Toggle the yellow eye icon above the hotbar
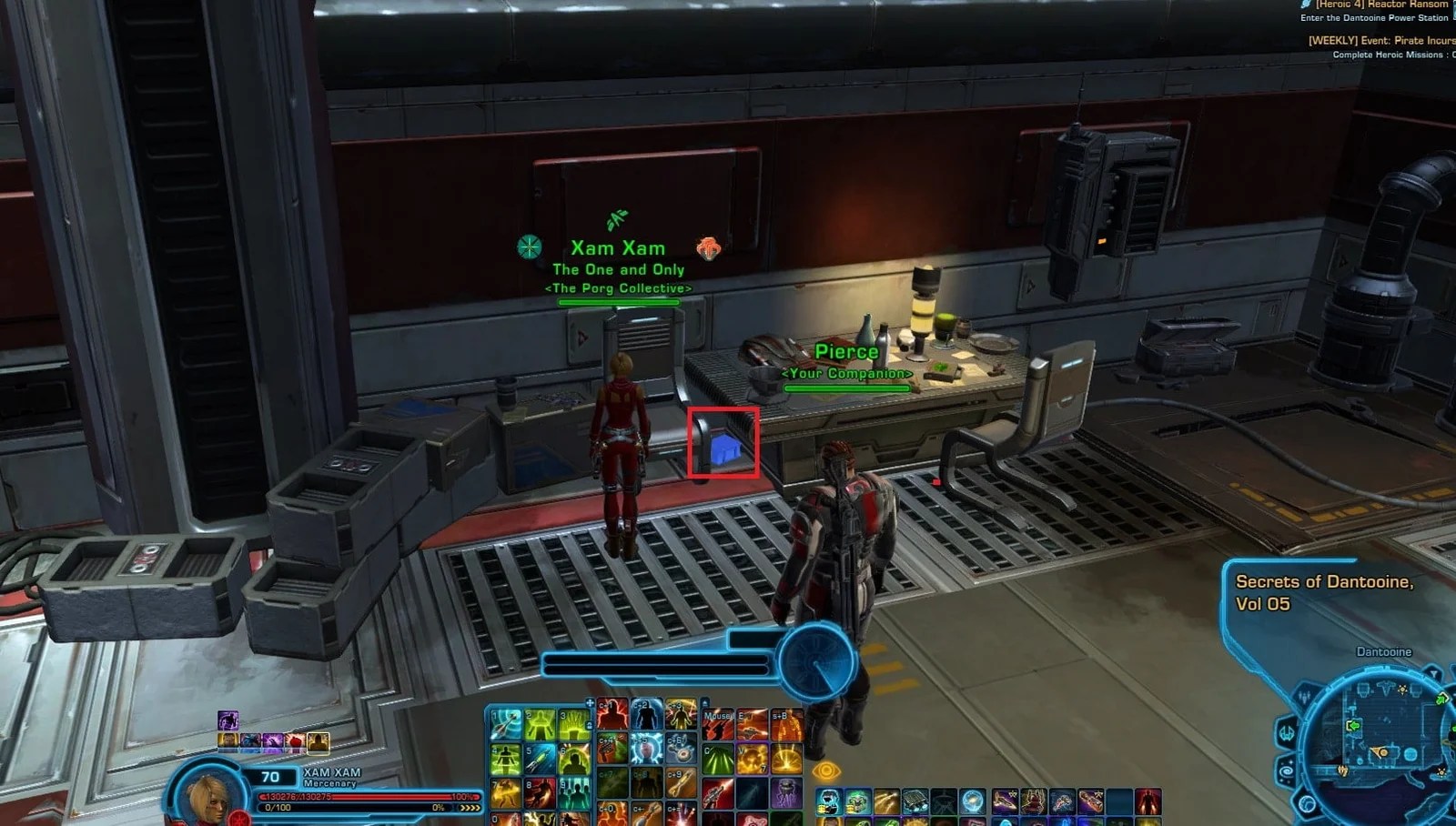 826,771
